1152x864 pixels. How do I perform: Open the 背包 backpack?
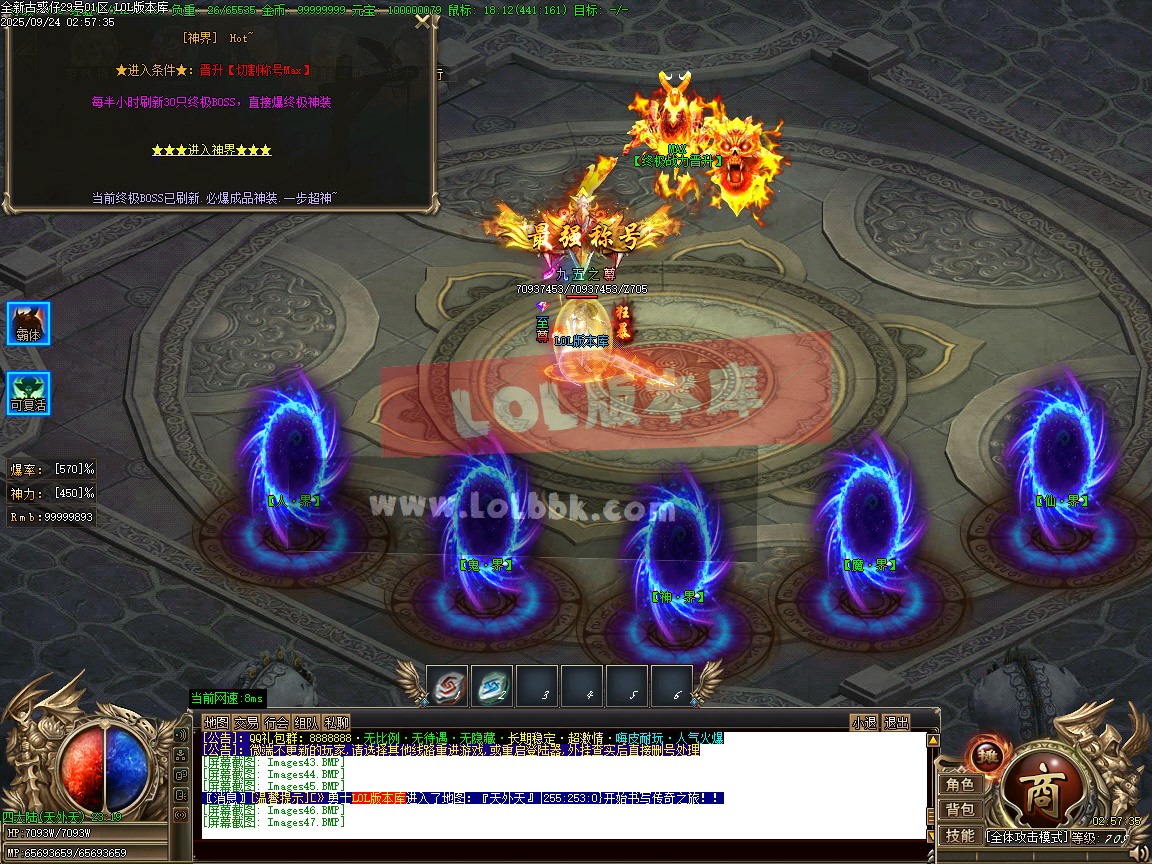point(960,810)
